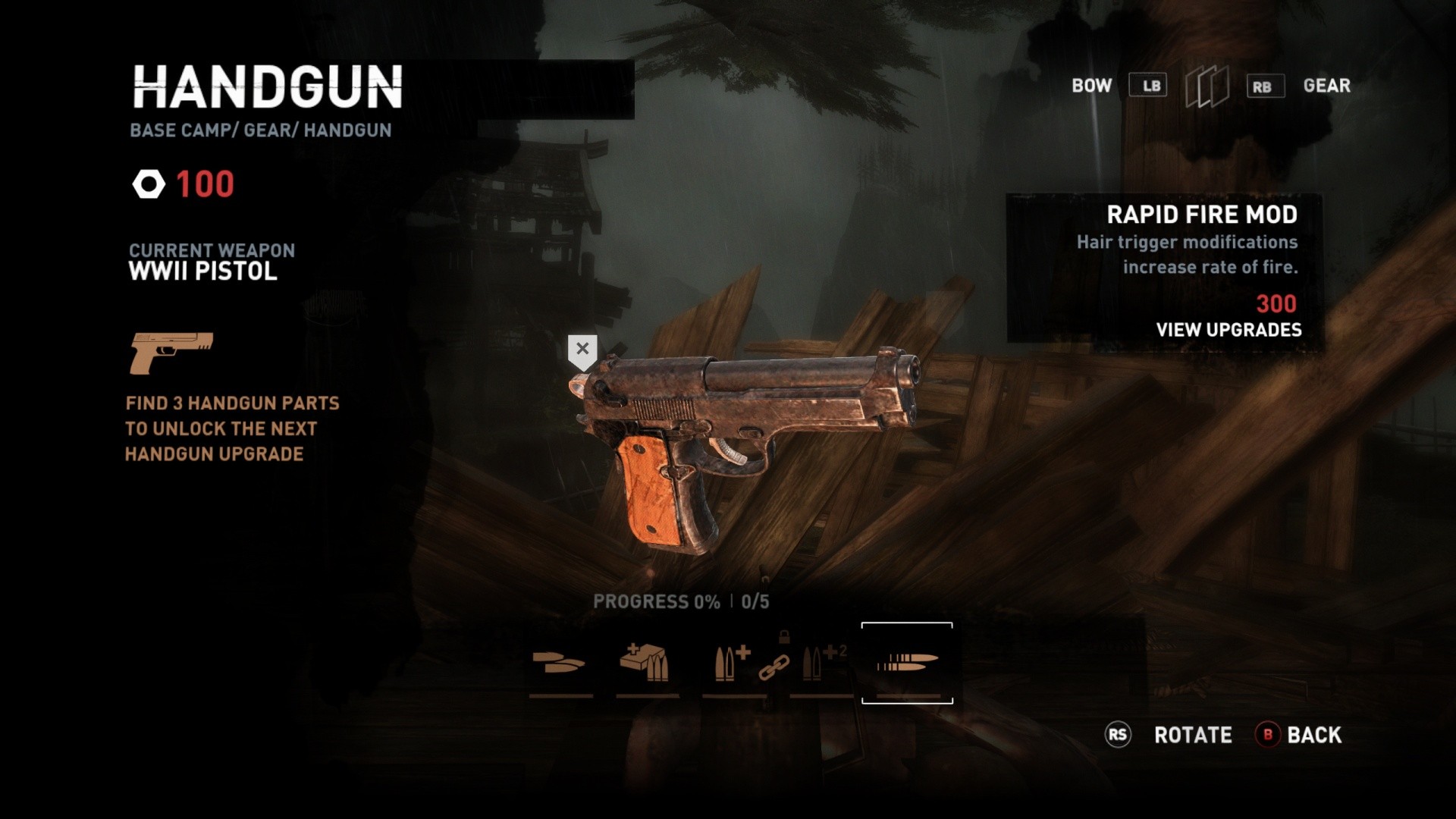
Task: Select the first handgun upgrade slot icon
Action: (x=559, y=664)
